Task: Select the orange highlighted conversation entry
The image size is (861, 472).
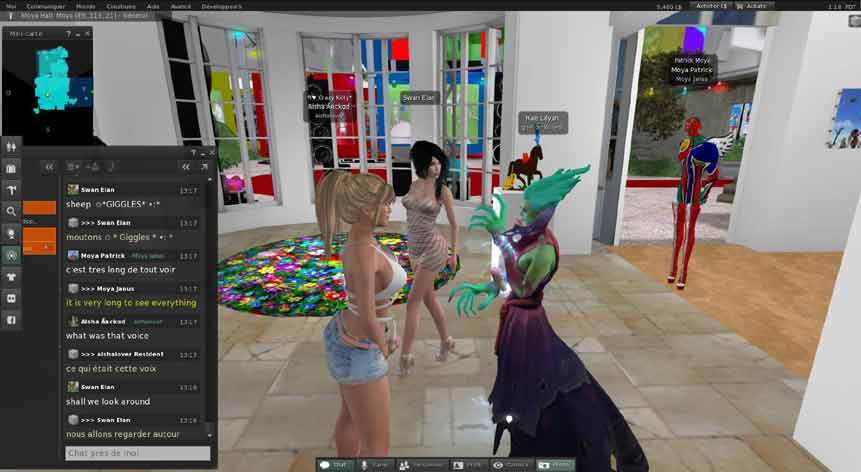Action: coord(39,207)
